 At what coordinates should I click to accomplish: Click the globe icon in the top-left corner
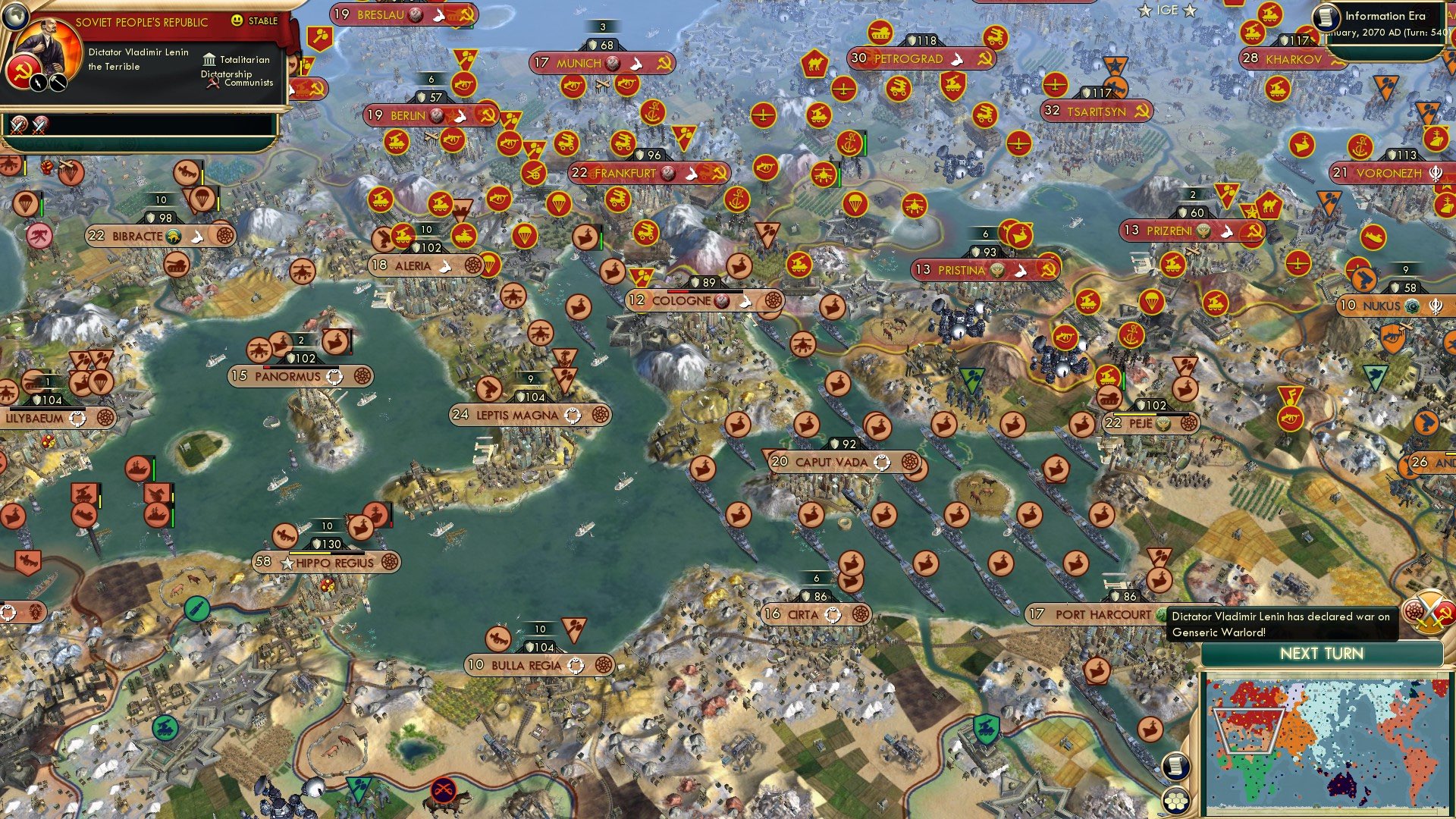tap(16, 17)
